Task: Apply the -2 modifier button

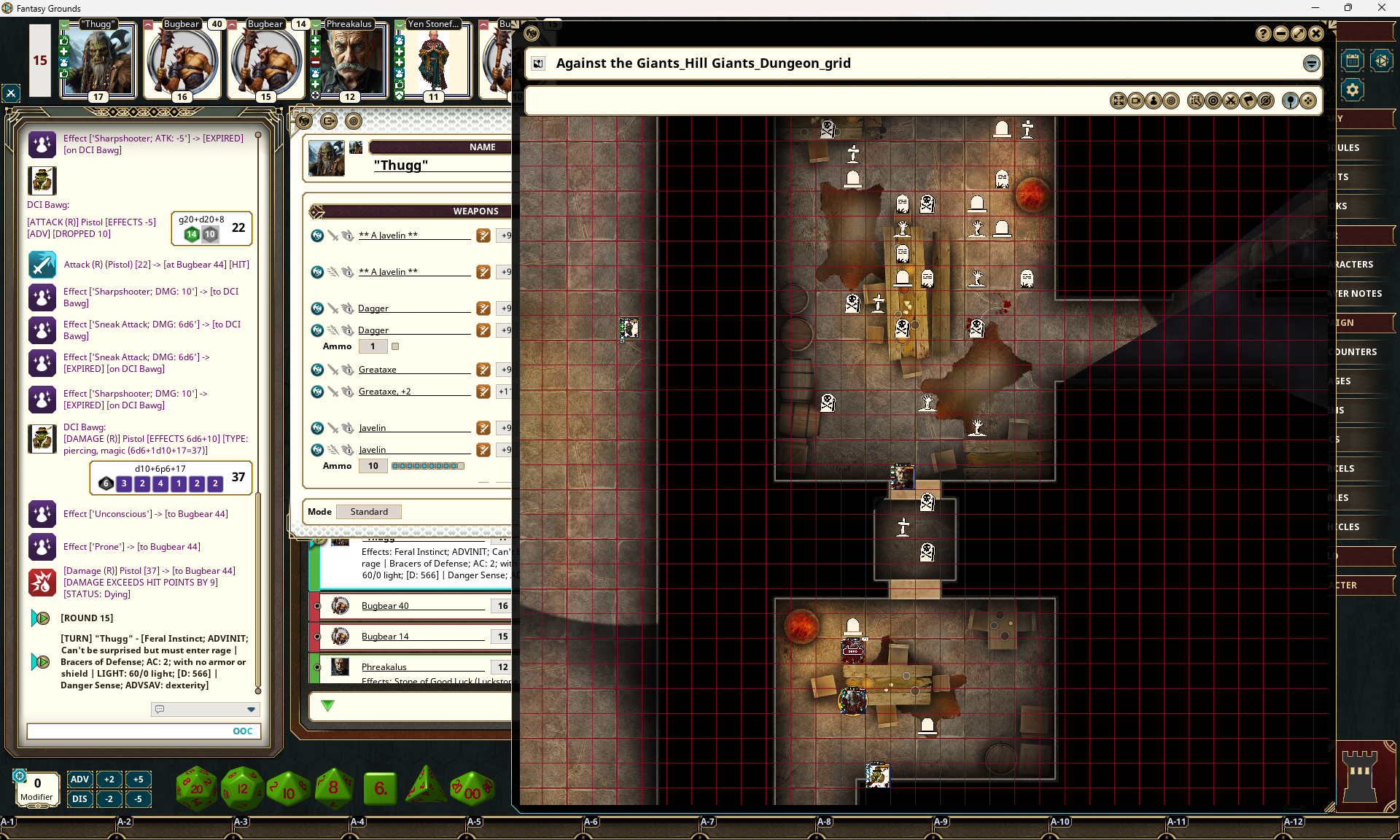Action: click(109, 798)
